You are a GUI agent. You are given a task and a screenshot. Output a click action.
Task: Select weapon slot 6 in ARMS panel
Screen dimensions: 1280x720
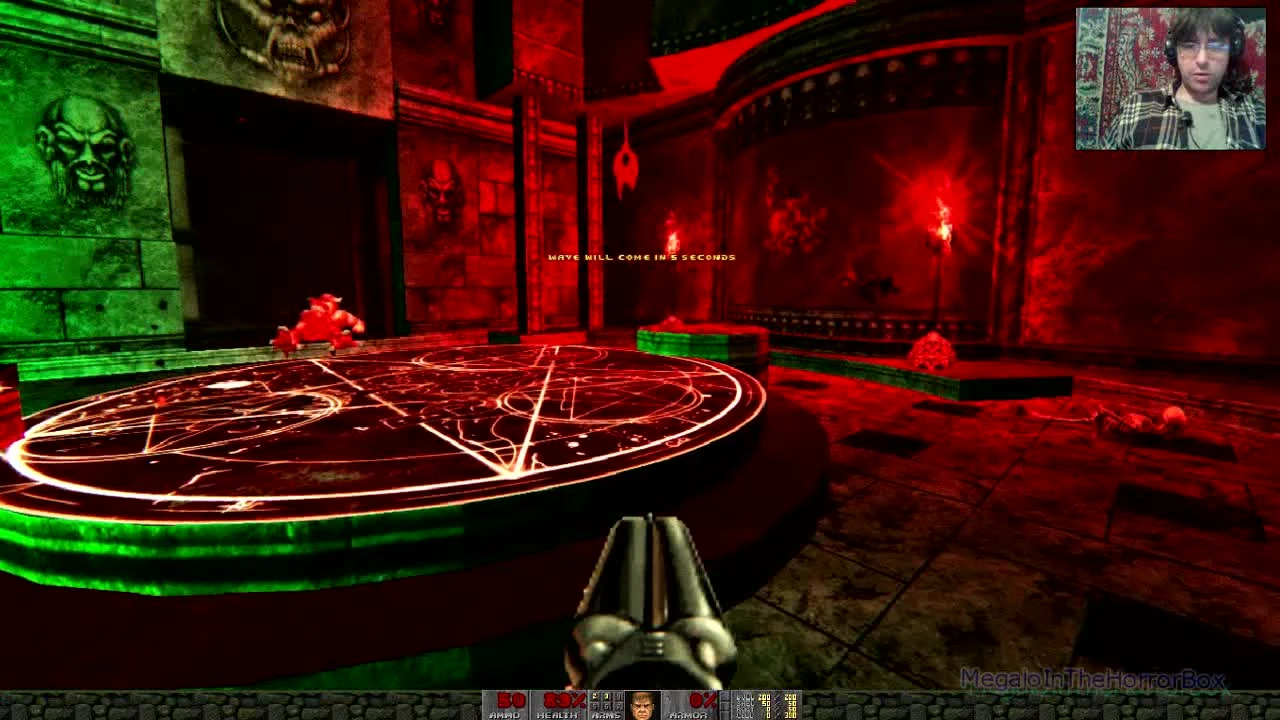pos(605,705)
